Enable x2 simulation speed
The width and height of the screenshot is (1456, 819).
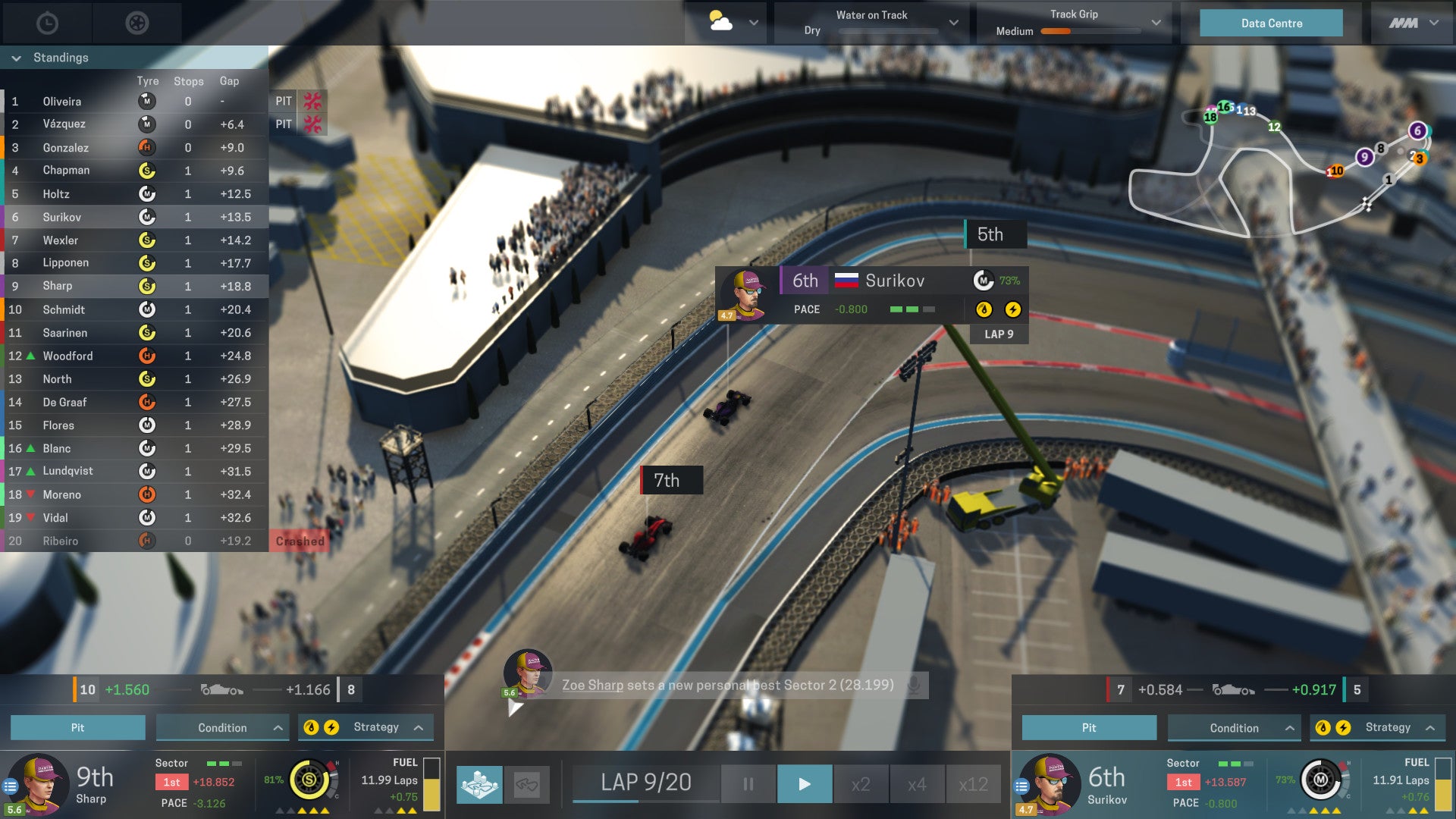[x=861, y=783]
